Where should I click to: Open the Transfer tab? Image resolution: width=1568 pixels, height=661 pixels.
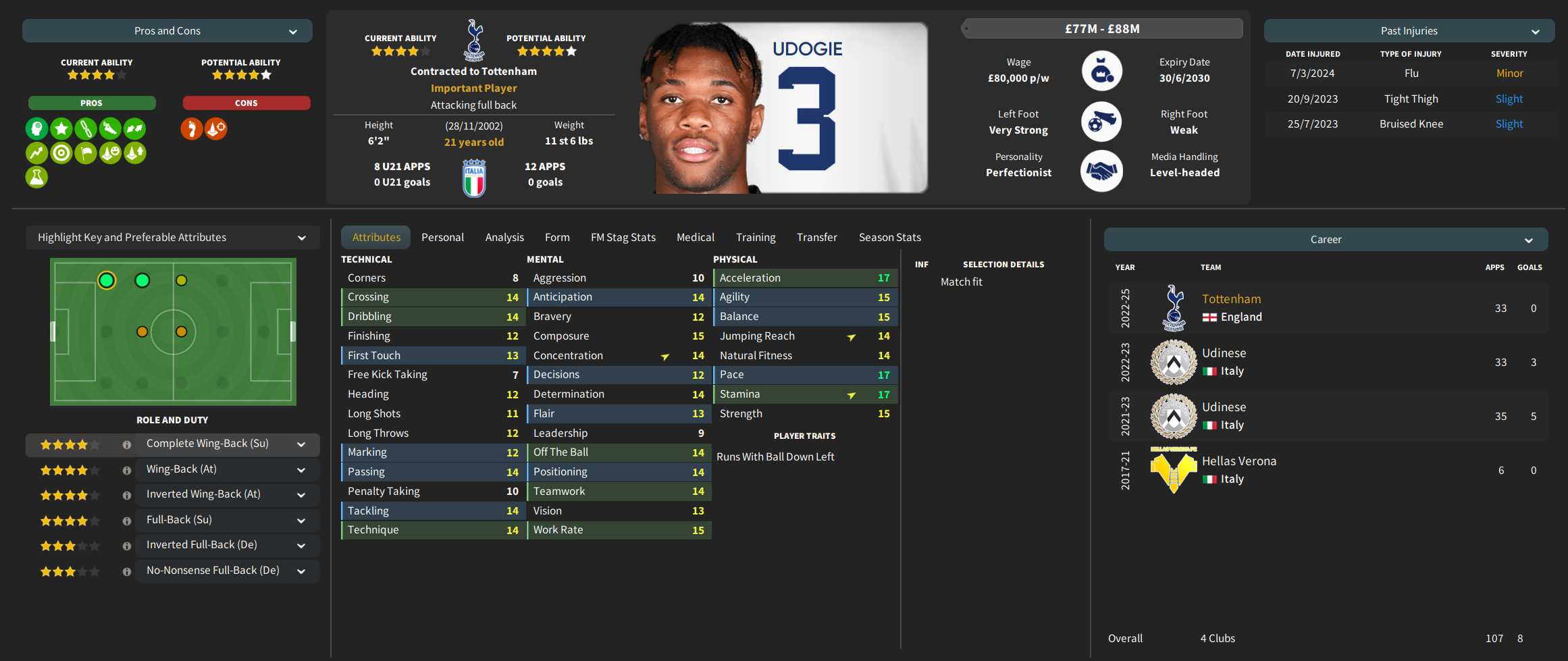coord(816,238)
